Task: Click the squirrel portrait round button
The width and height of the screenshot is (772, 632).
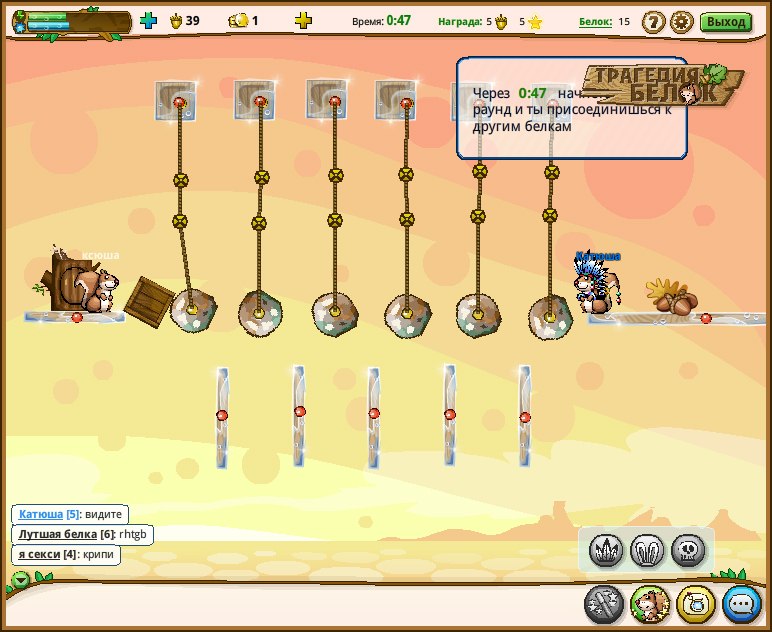Action: coord(649,604)
